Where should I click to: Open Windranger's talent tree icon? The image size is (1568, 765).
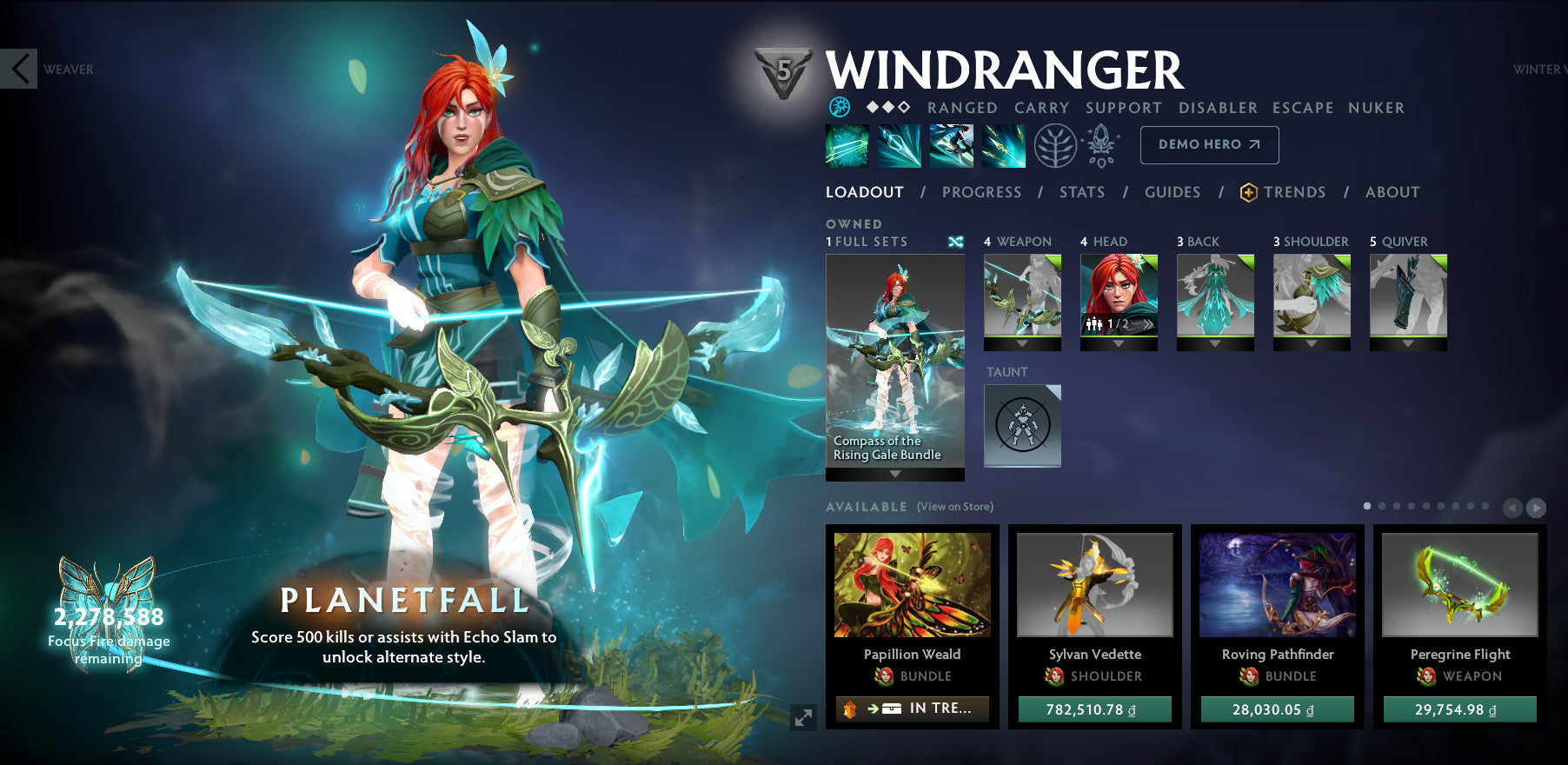click(1054, 146)
